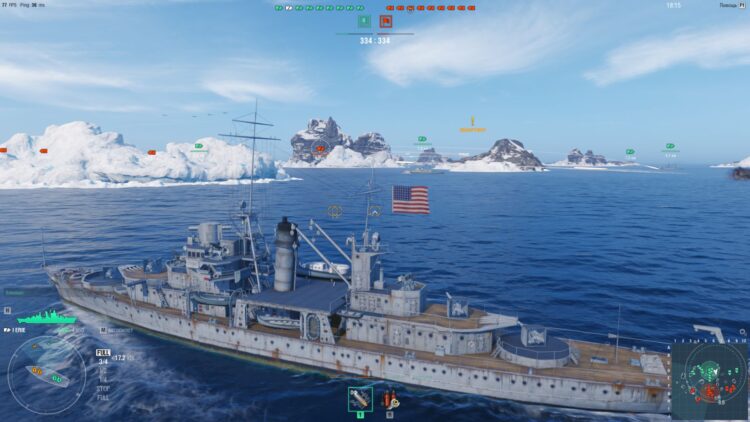This screenshot has height=422, width=750.
Task: Activate the damage control consumable
Action: 389,398
